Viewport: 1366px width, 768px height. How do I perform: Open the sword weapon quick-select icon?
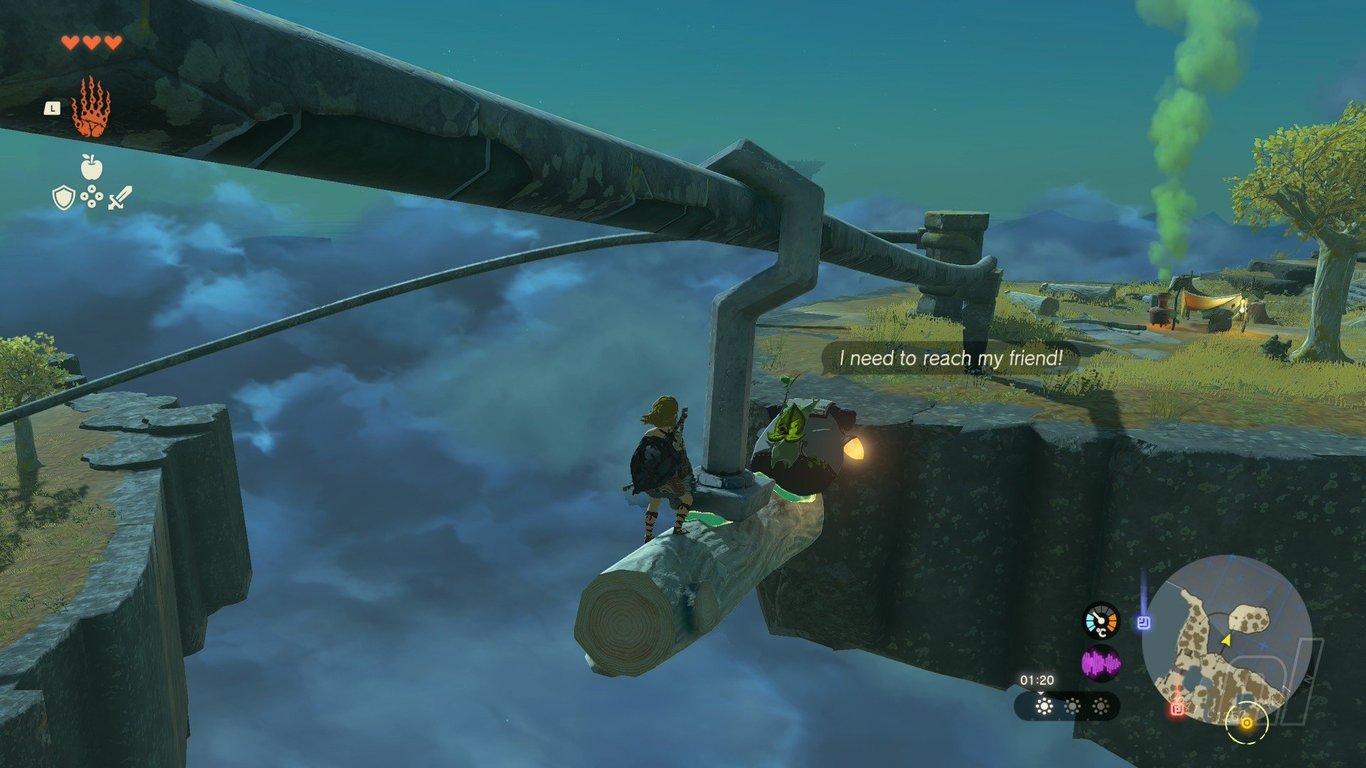[120, 197]
